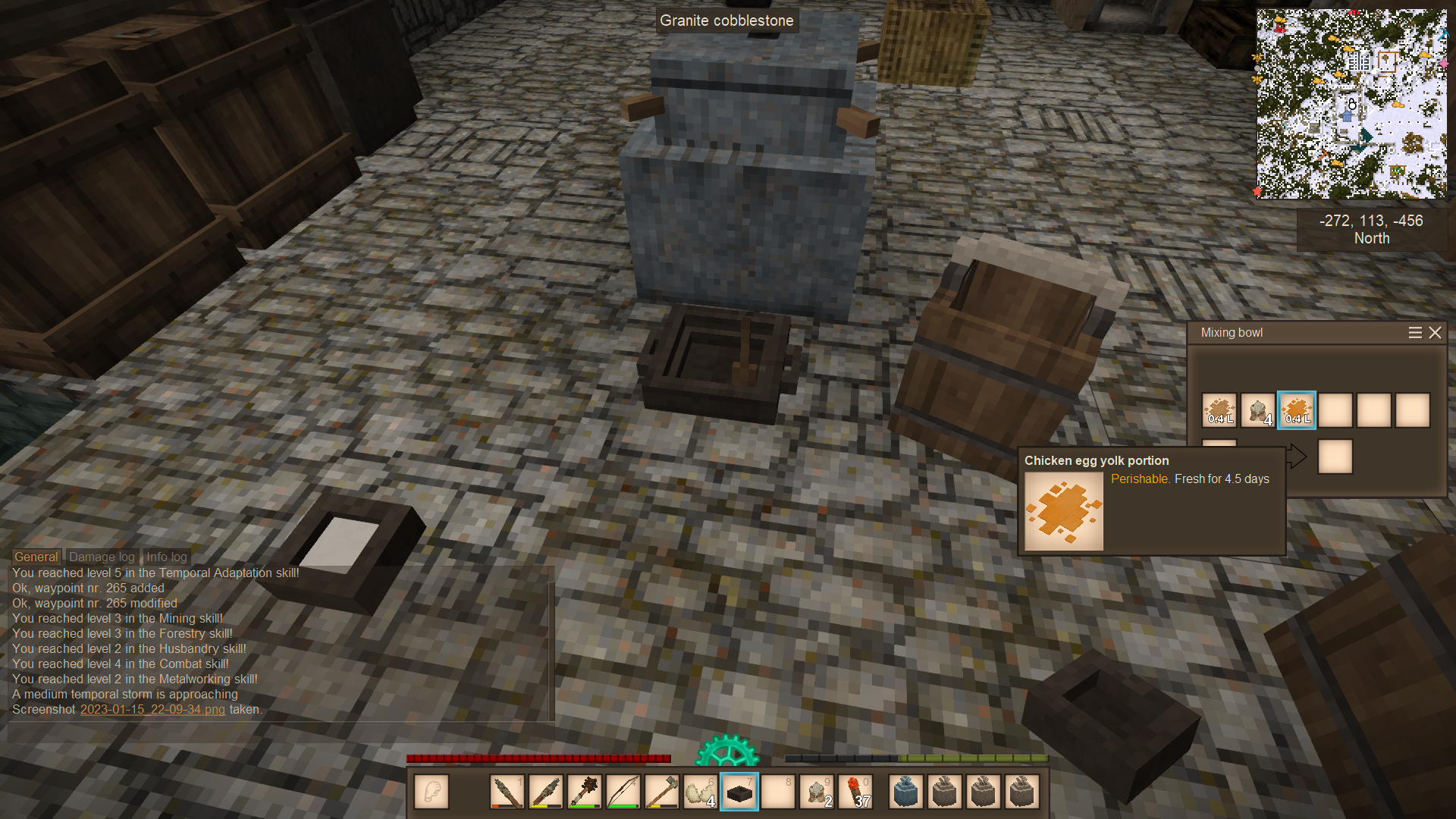This screenshot has width=1456, height=819.
Task: Switch to the Damage log tab
Action: click(x=102, y=557)
